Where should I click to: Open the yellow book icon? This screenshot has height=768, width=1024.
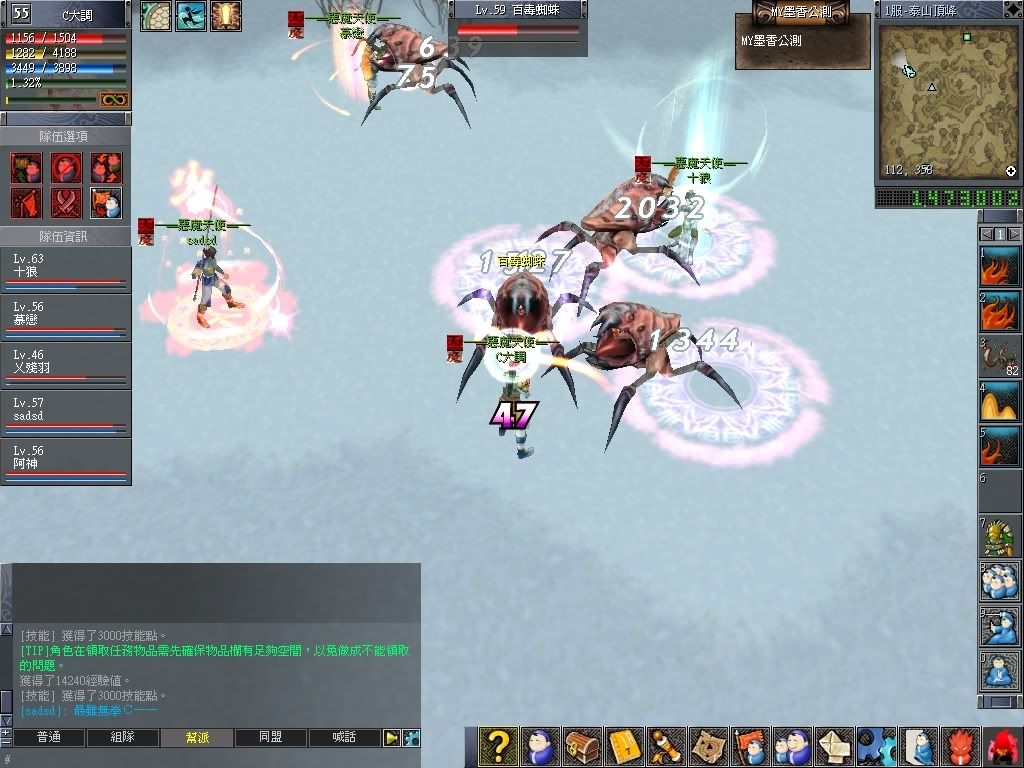[x=624, y=746]
